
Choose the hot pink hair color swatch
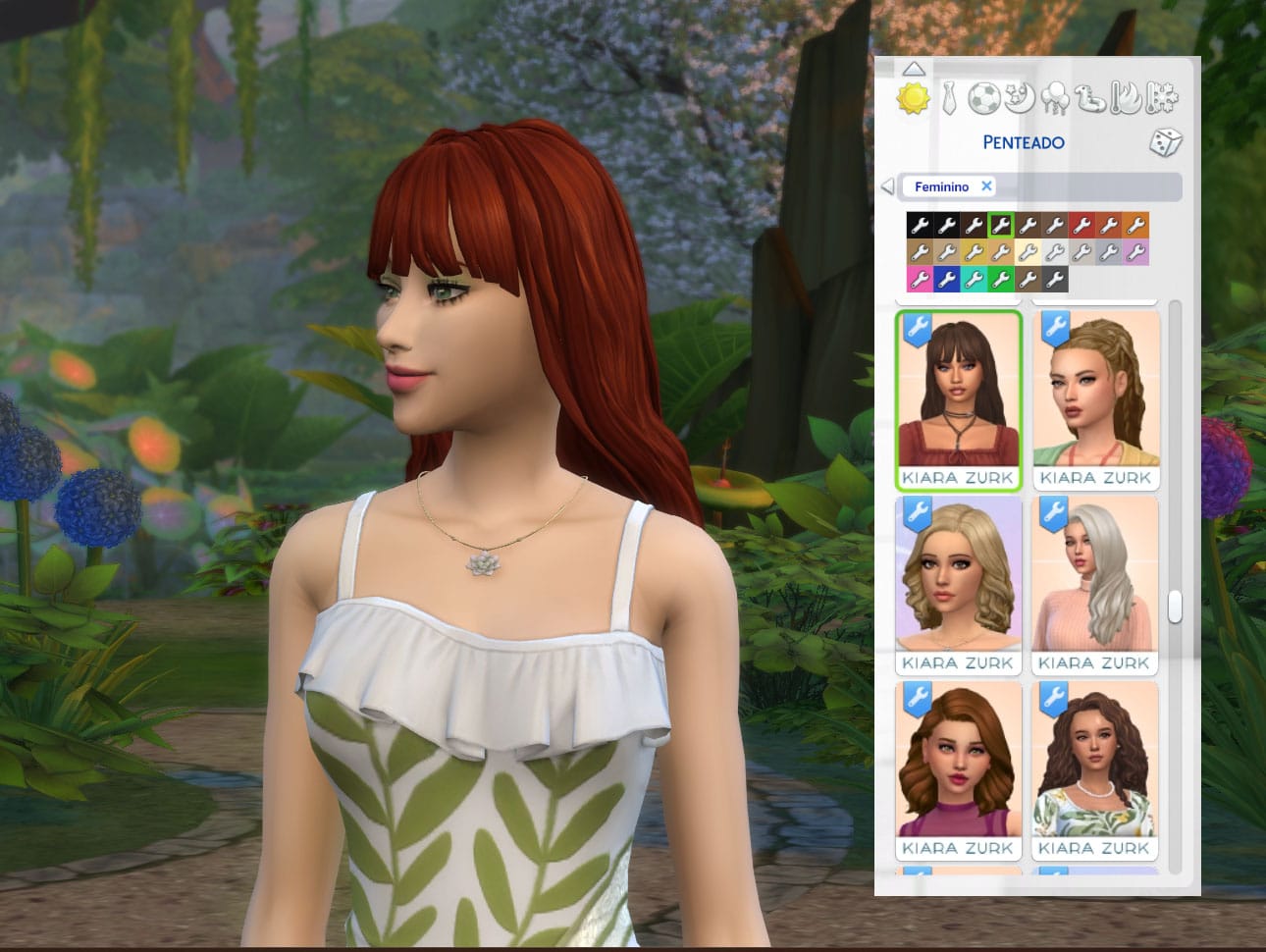pyautogui.click(x=920, y=280)
